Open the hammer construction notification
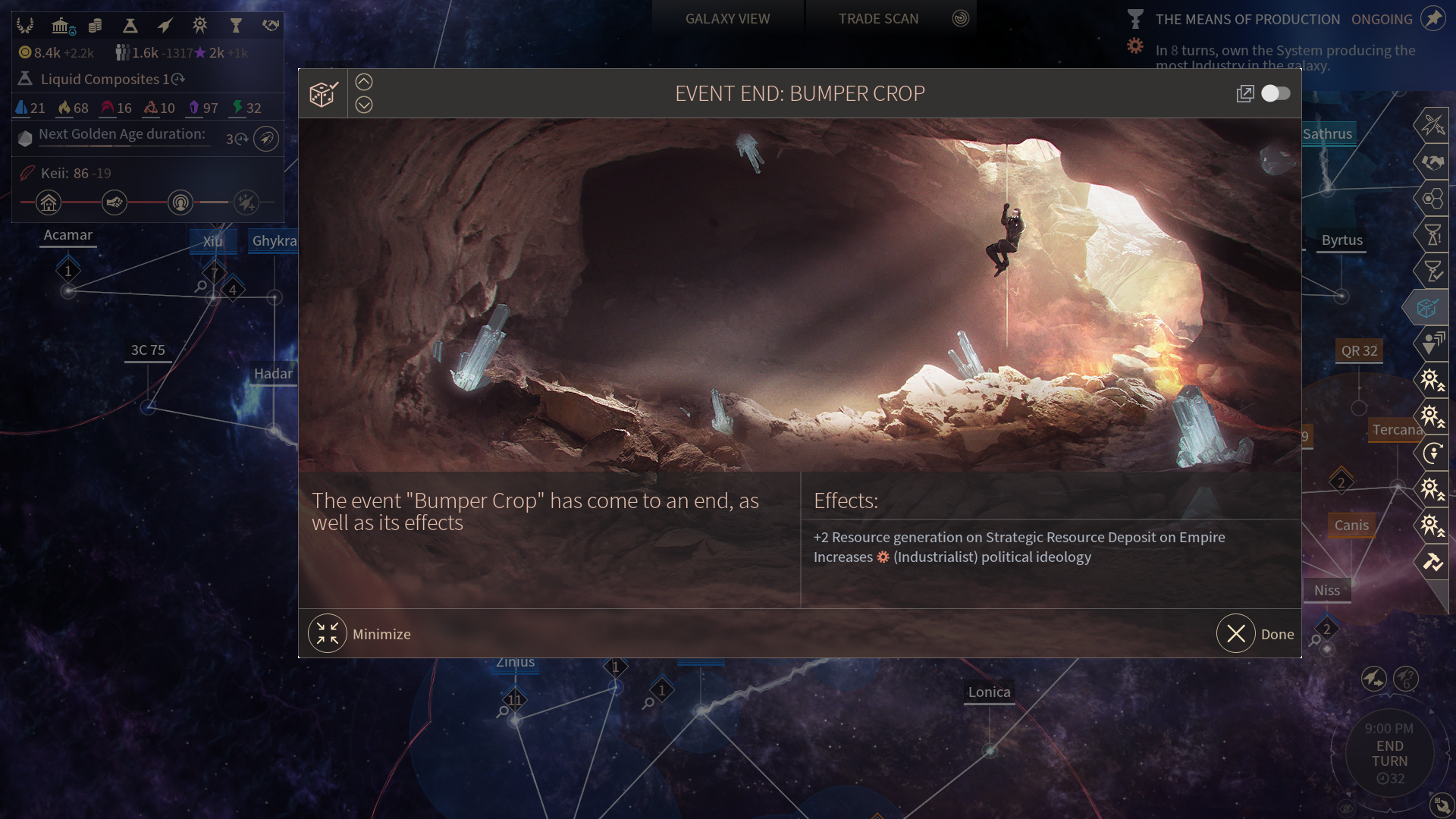 coord(1432,562)
